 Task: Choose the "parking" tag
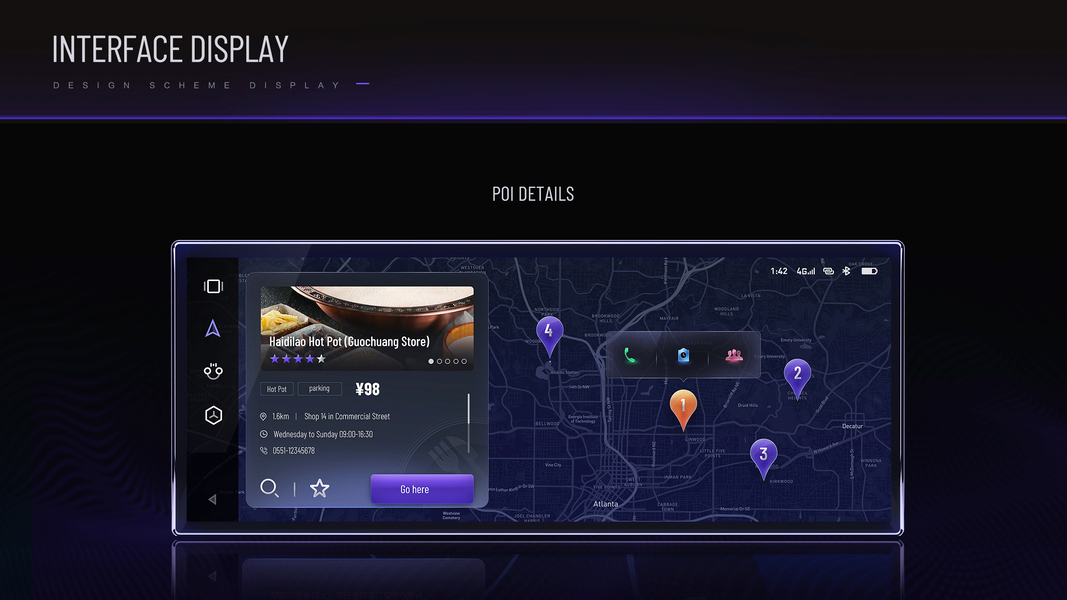(319, 388)
